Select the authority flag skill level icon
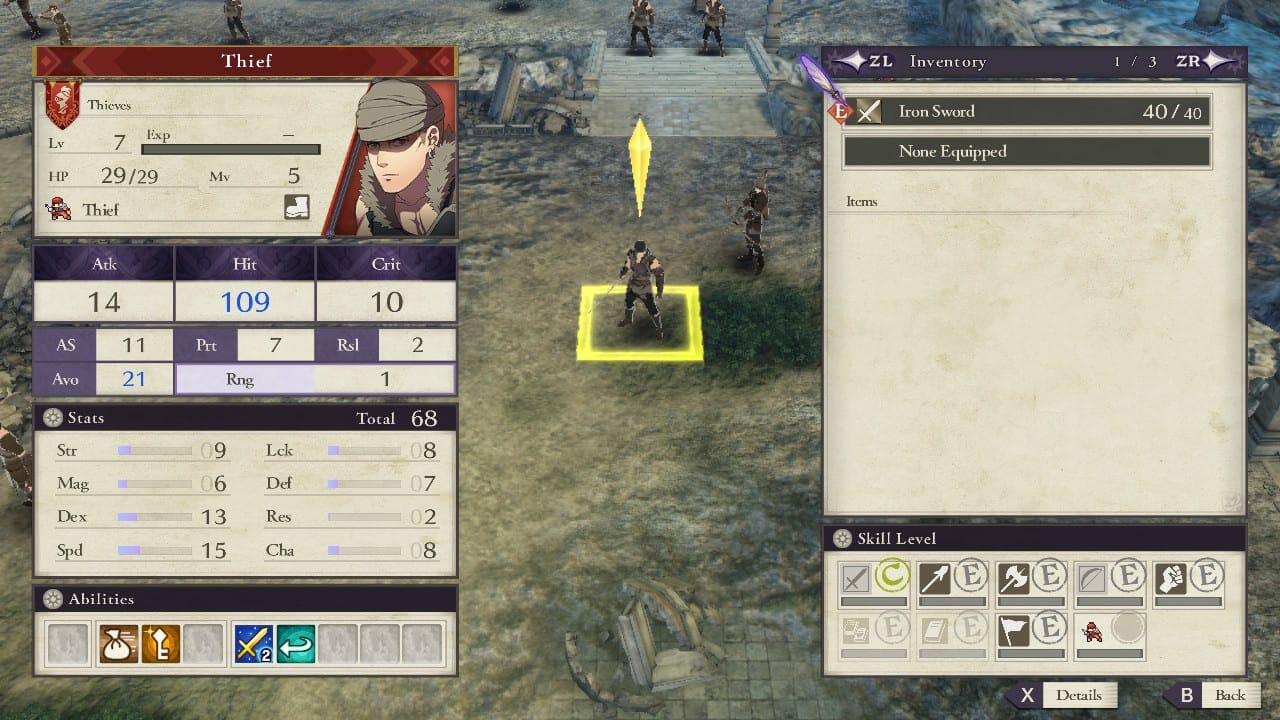 (1013, 630)
